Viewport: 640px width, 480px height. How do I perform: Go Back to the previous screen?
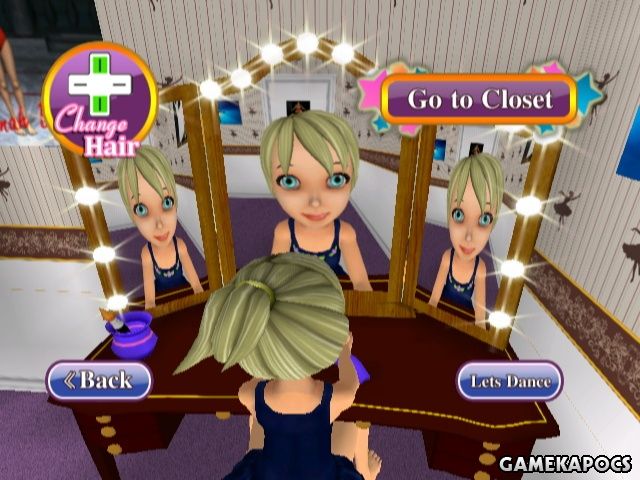coord(99,379)
